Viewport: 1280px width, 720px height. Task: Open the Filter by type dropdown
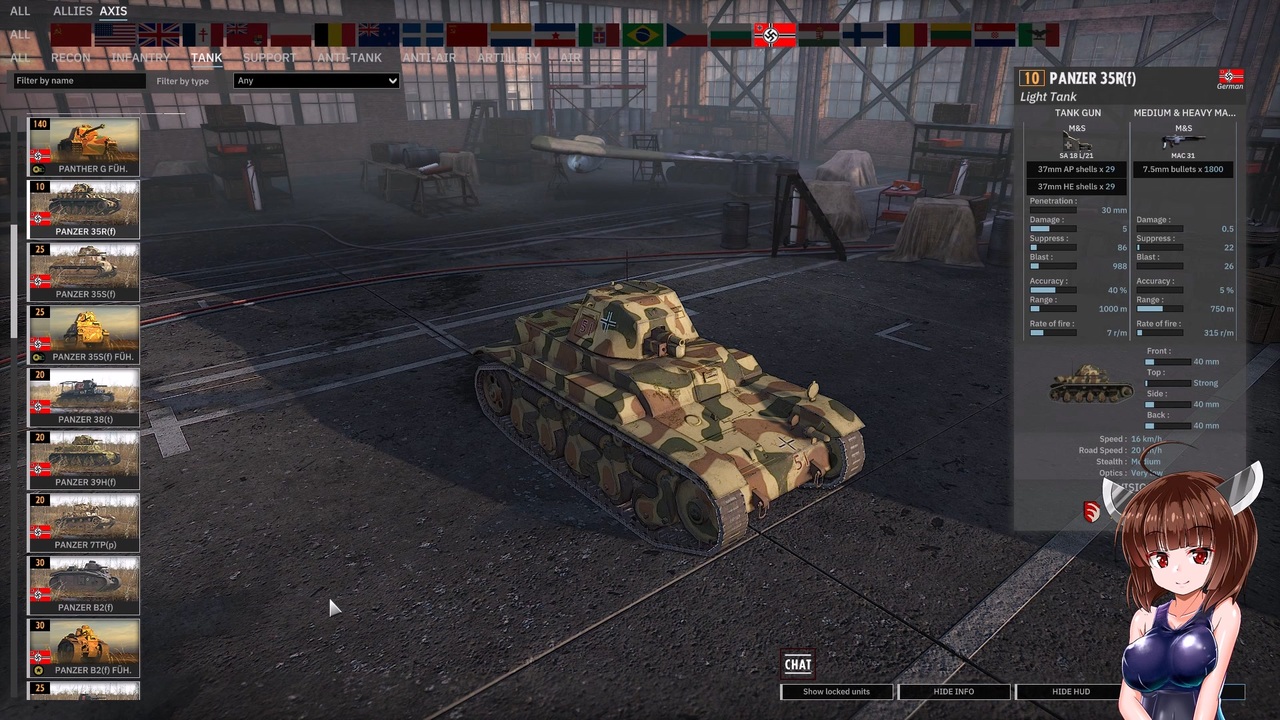315,80
